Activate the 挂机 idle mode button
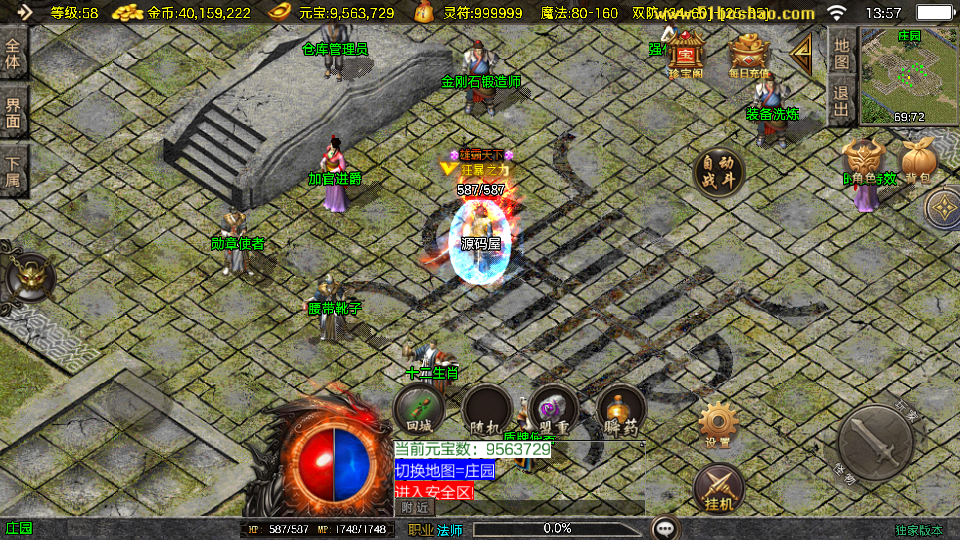The image size is (960, 540). [718, 488]
